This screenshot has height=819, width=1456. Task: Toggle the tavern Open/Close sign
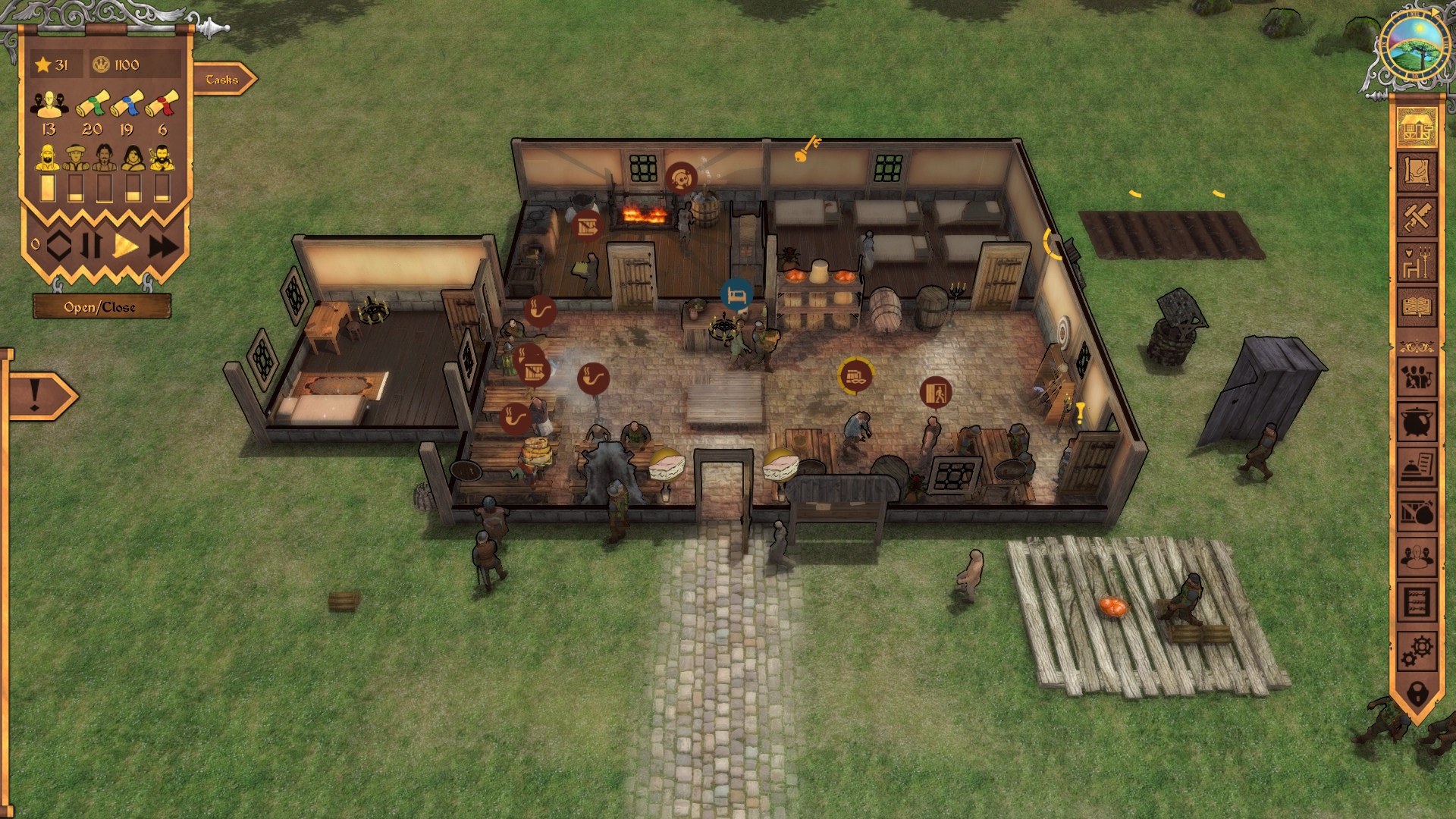(x=100, y=307)
